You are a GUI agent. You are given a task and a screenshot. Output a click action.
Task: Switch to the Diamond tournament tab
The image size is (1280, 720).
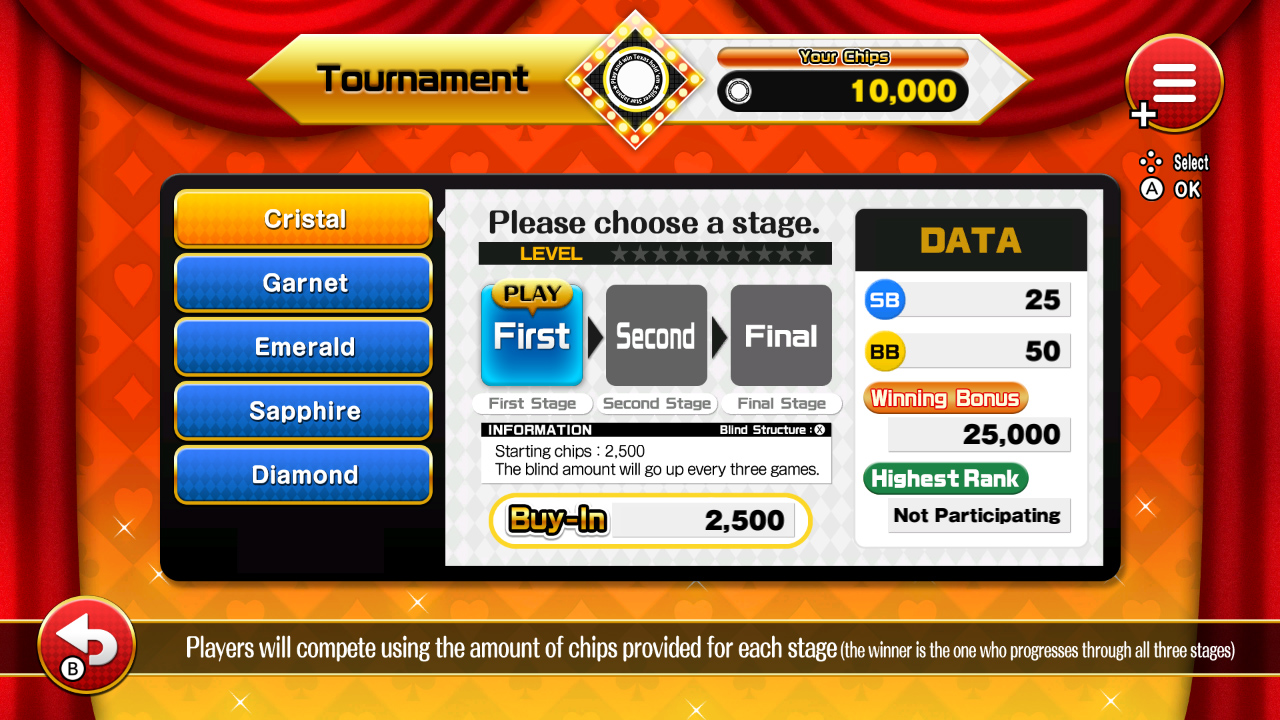coord(303,475)
